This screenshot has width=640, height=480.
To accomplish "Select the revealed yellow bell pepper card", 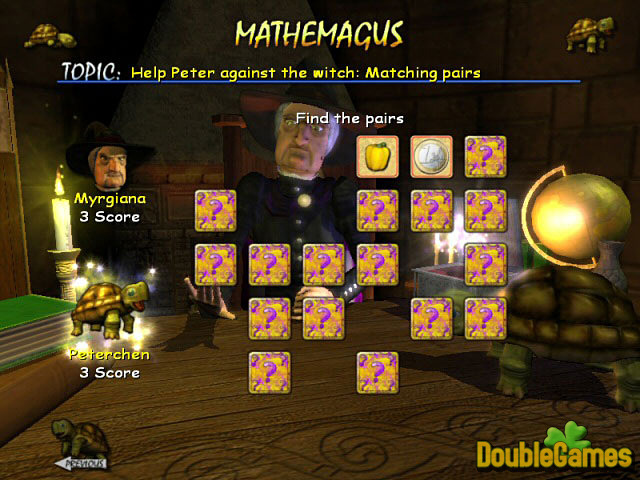I will coord(378,156).
